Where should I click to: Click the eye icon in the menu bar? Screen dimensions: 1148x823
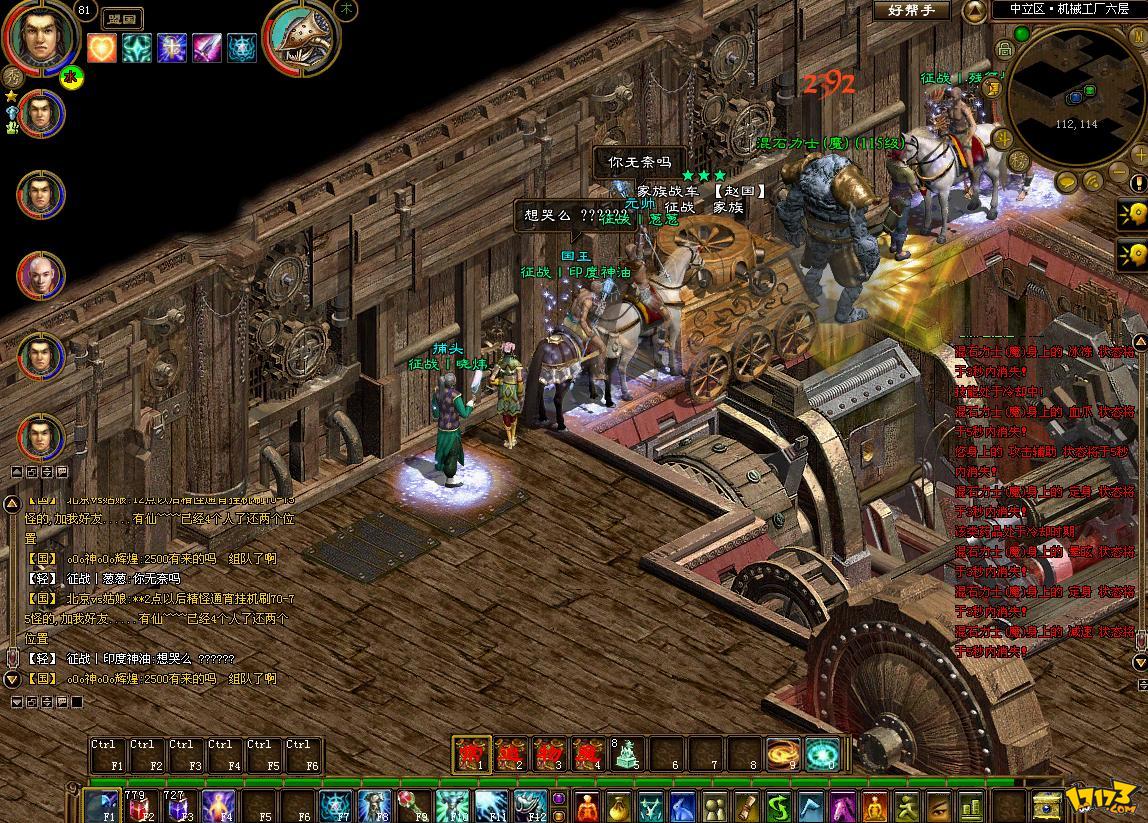point(938,806)
